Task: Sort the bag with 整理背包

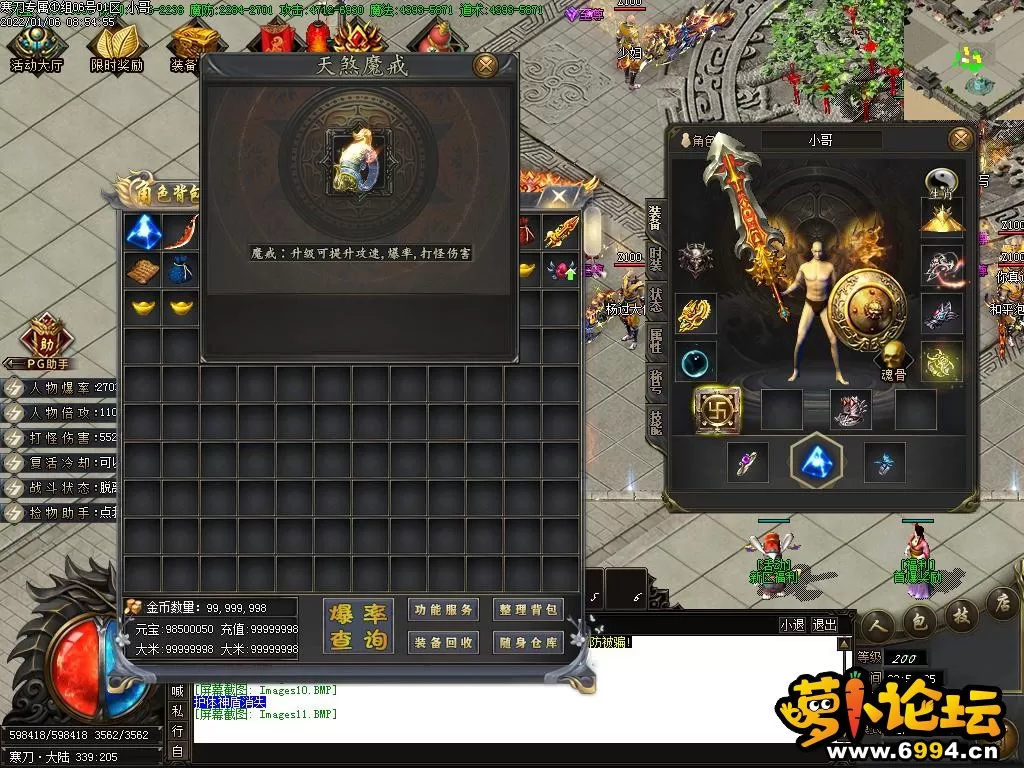Action: coord(528,610)
